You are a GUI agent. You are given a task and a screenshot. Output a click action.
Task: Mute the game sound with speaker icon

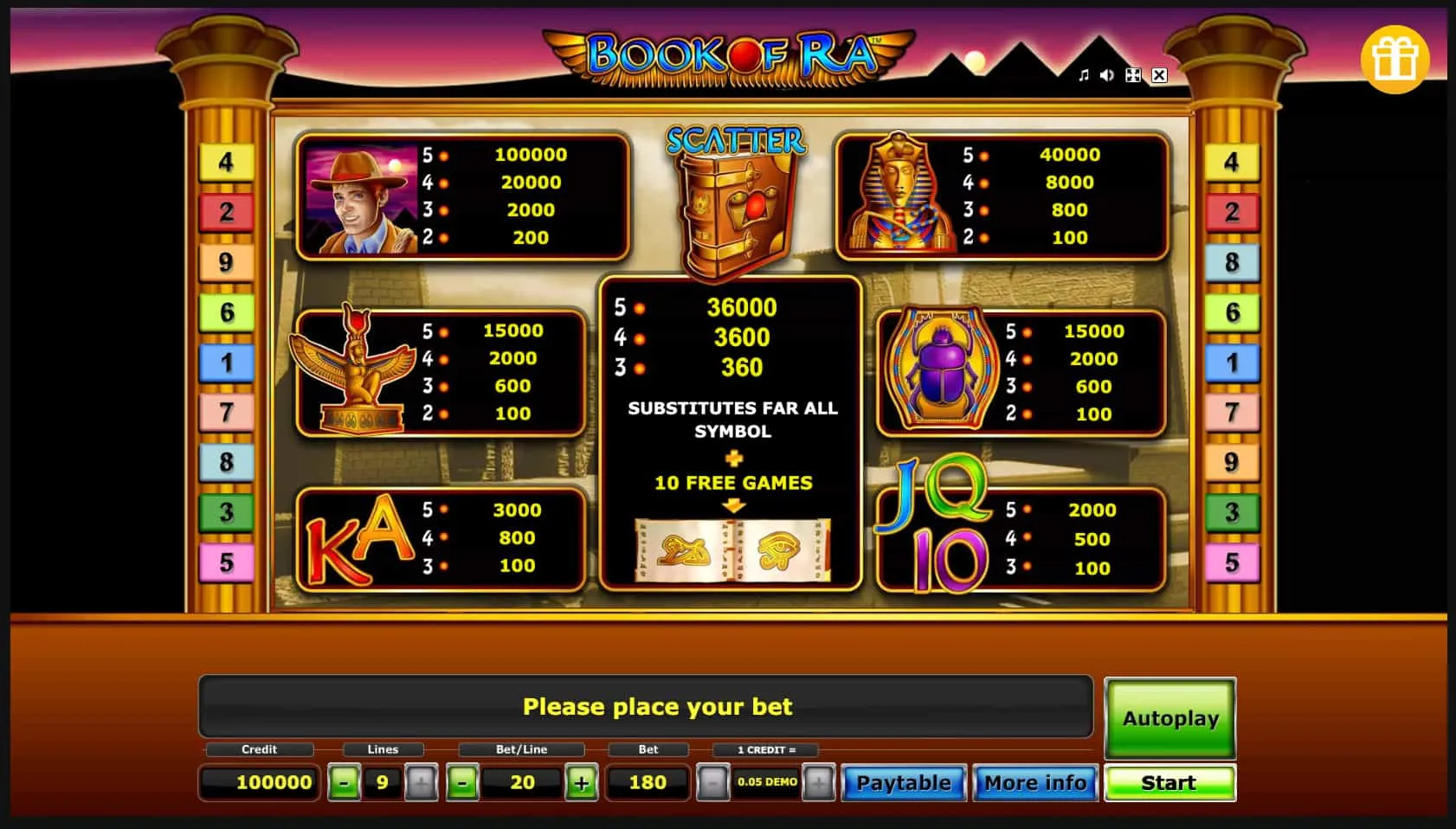point(1105,75)
